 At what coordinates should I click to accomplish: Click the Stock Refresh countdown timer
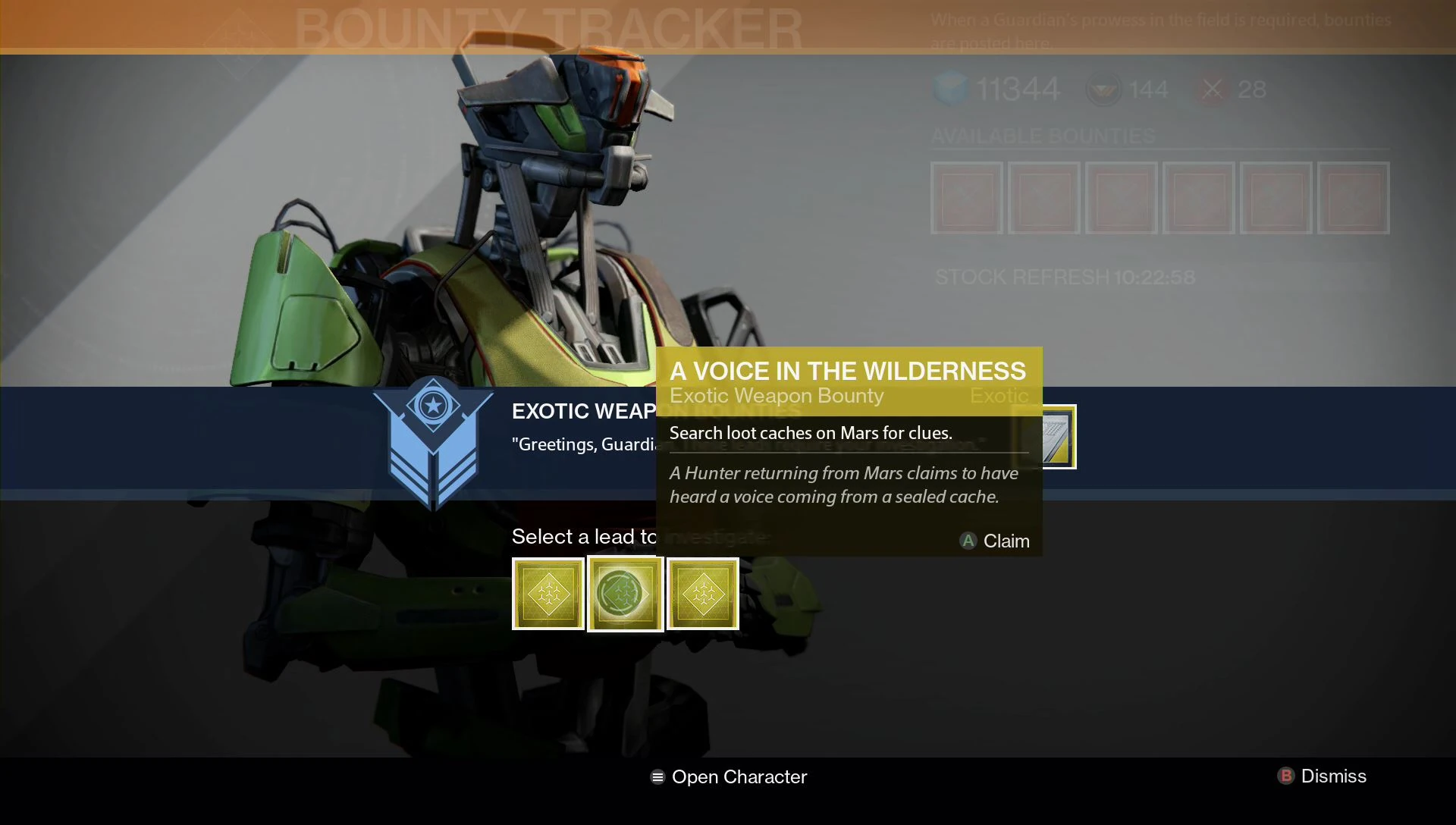(1064, 277)
